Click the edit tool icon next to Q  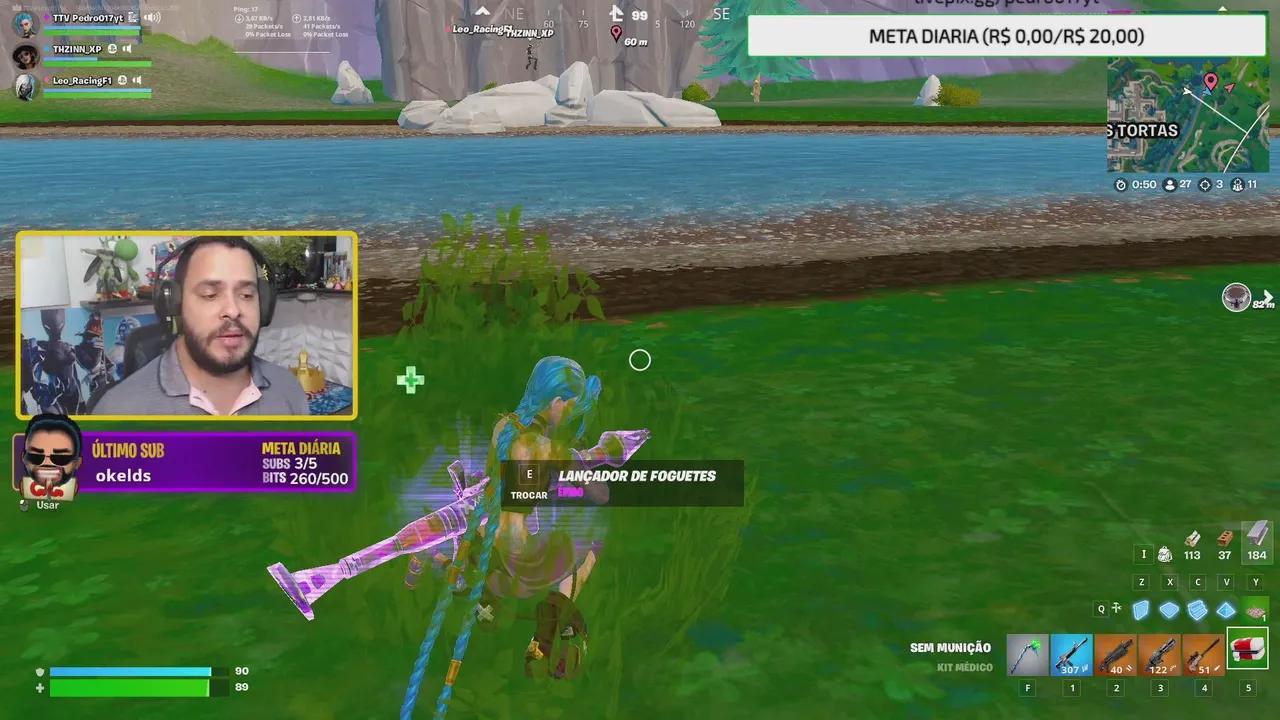point(1116,608)
